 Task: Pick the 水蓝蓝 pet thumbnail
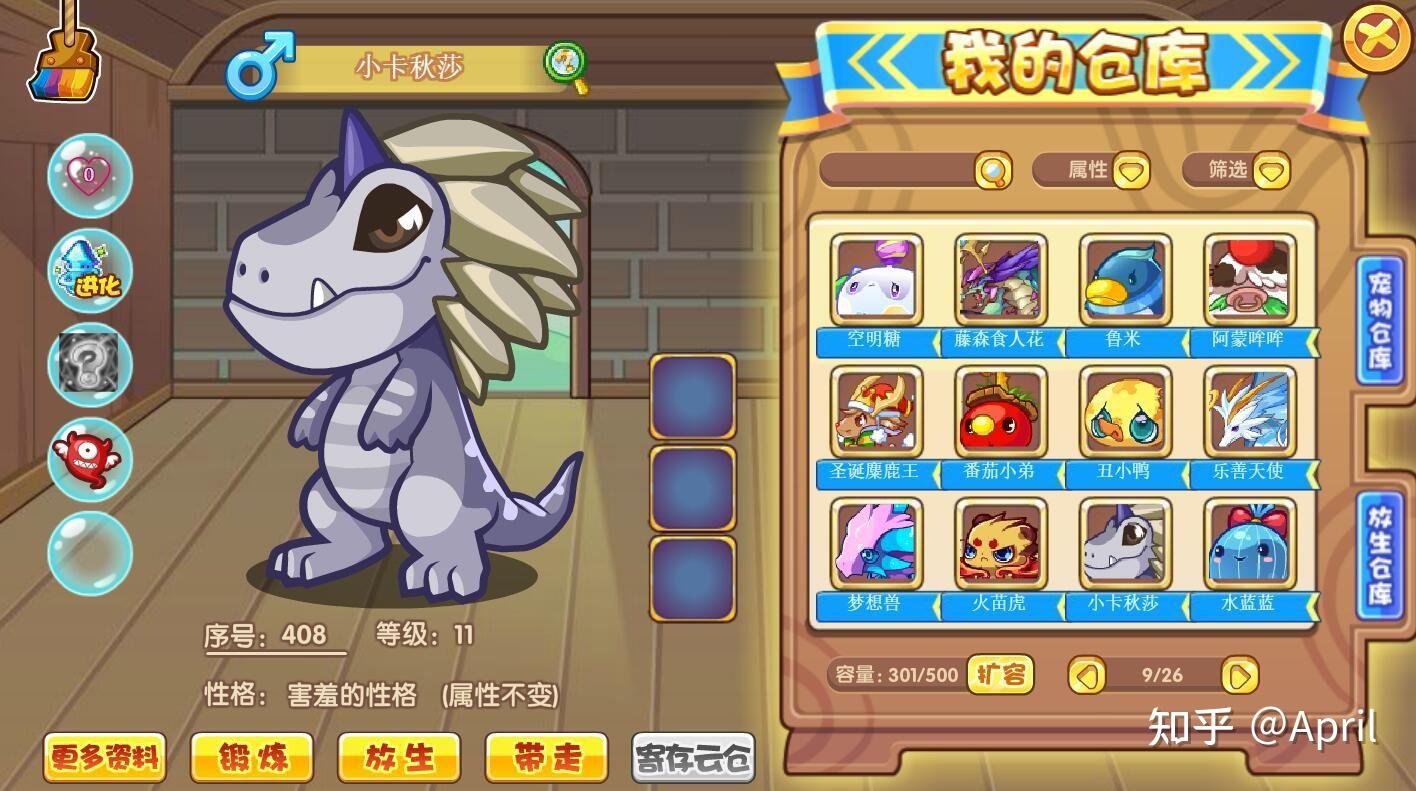click(x=1250, y=544)
